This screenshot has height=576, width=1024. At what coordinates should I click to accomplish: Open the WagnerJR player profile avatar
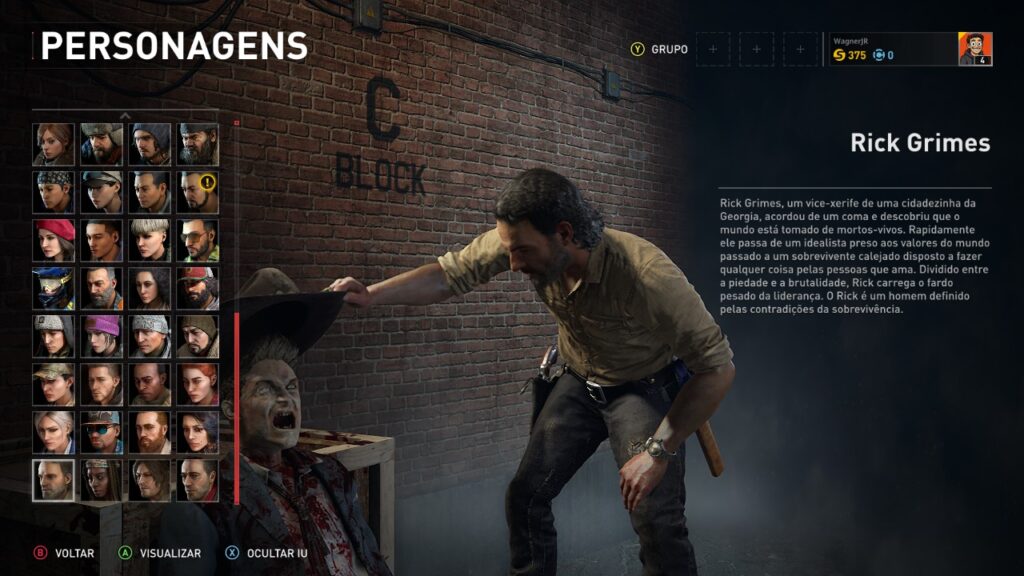pyautogui.click(x=975, y=49)
